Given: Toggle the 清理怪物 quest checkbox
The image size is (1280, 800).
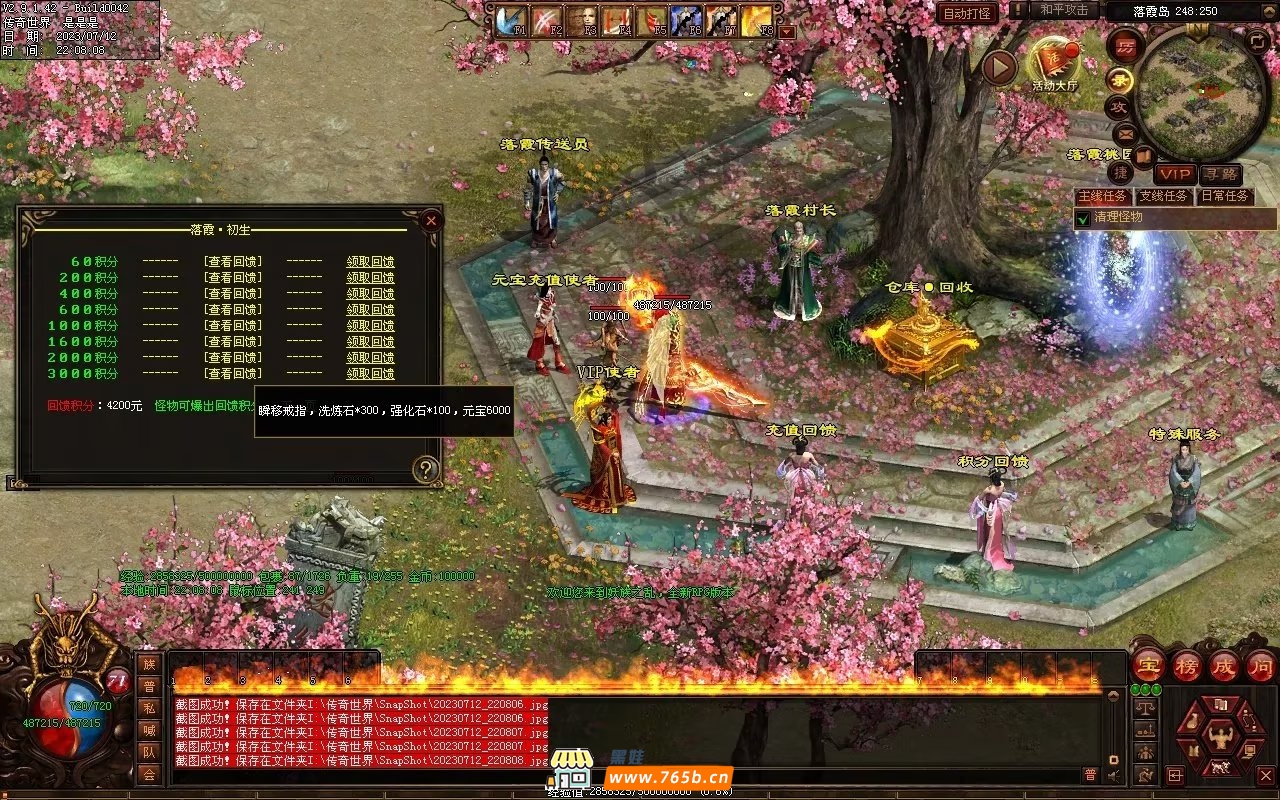Looking at the screenshot, I should [1083, 218].
